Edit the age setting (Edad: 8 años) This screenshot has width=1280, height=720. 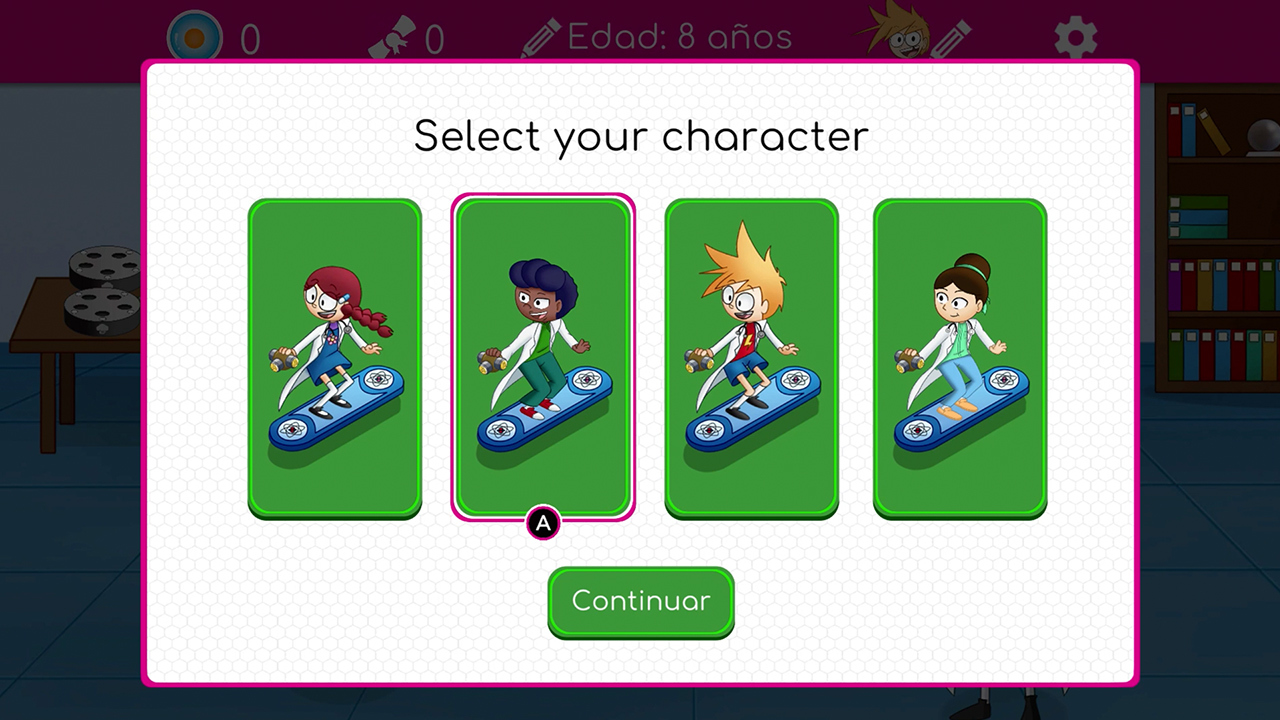[x=656, y=38]
